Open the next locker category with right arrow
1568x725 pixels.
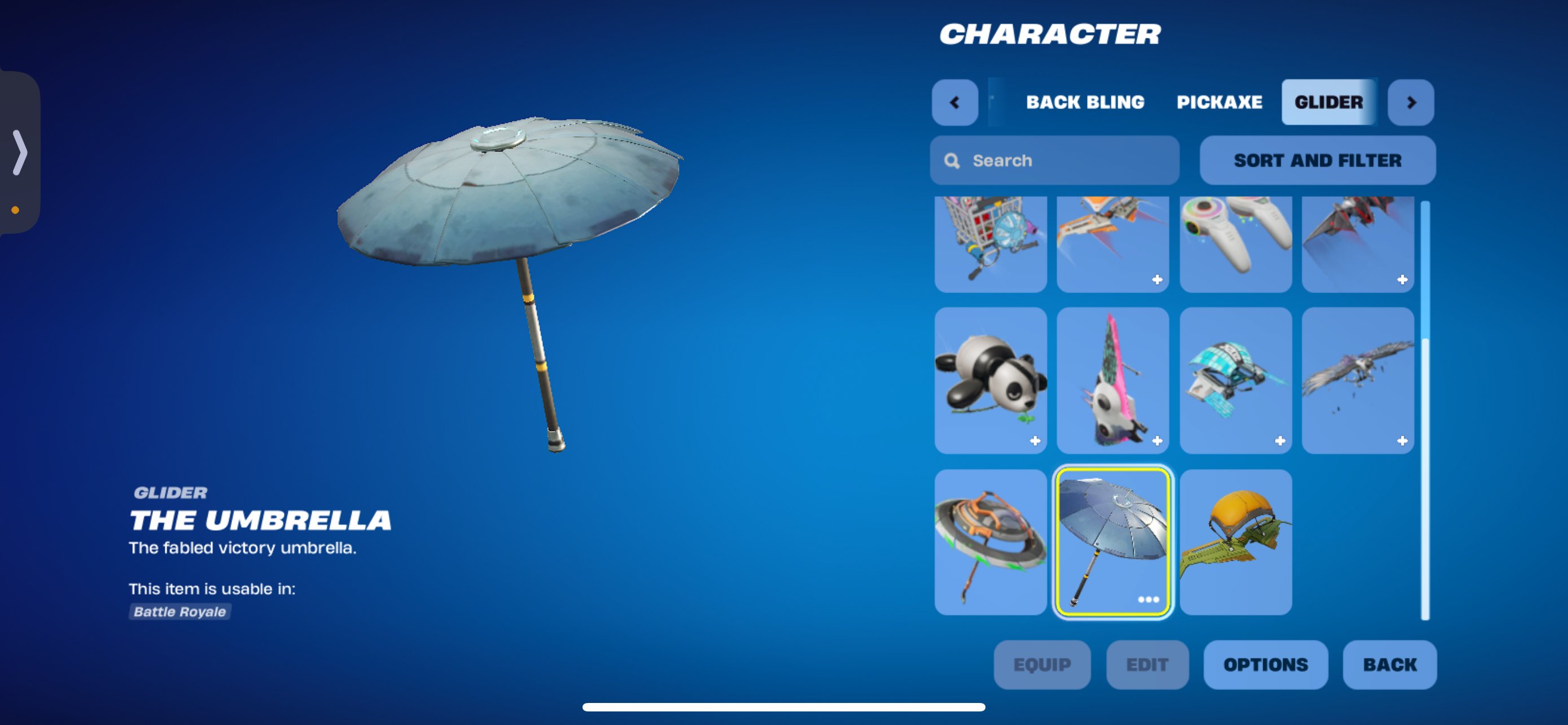tap(1411, 102)
